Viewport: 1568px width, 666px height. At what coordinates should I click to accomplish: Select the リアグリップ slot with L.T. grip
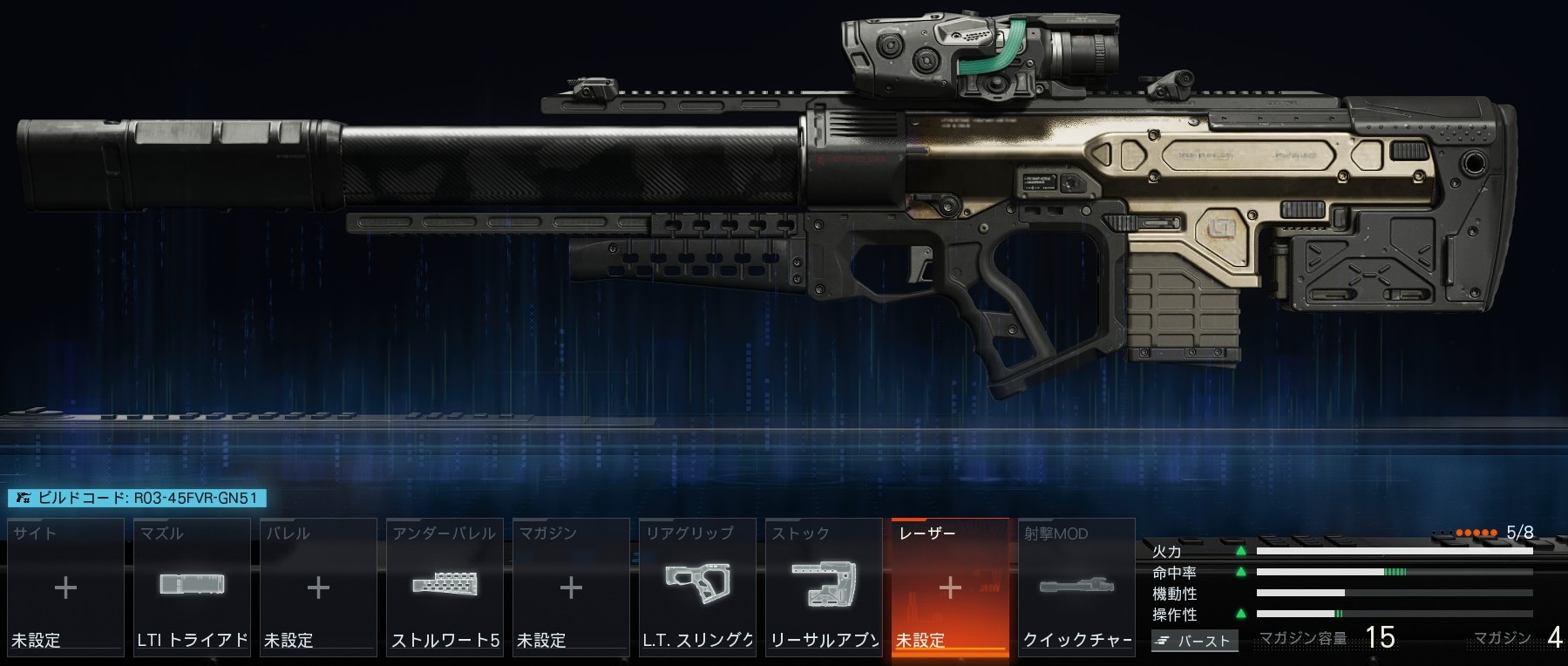[697, 587]
